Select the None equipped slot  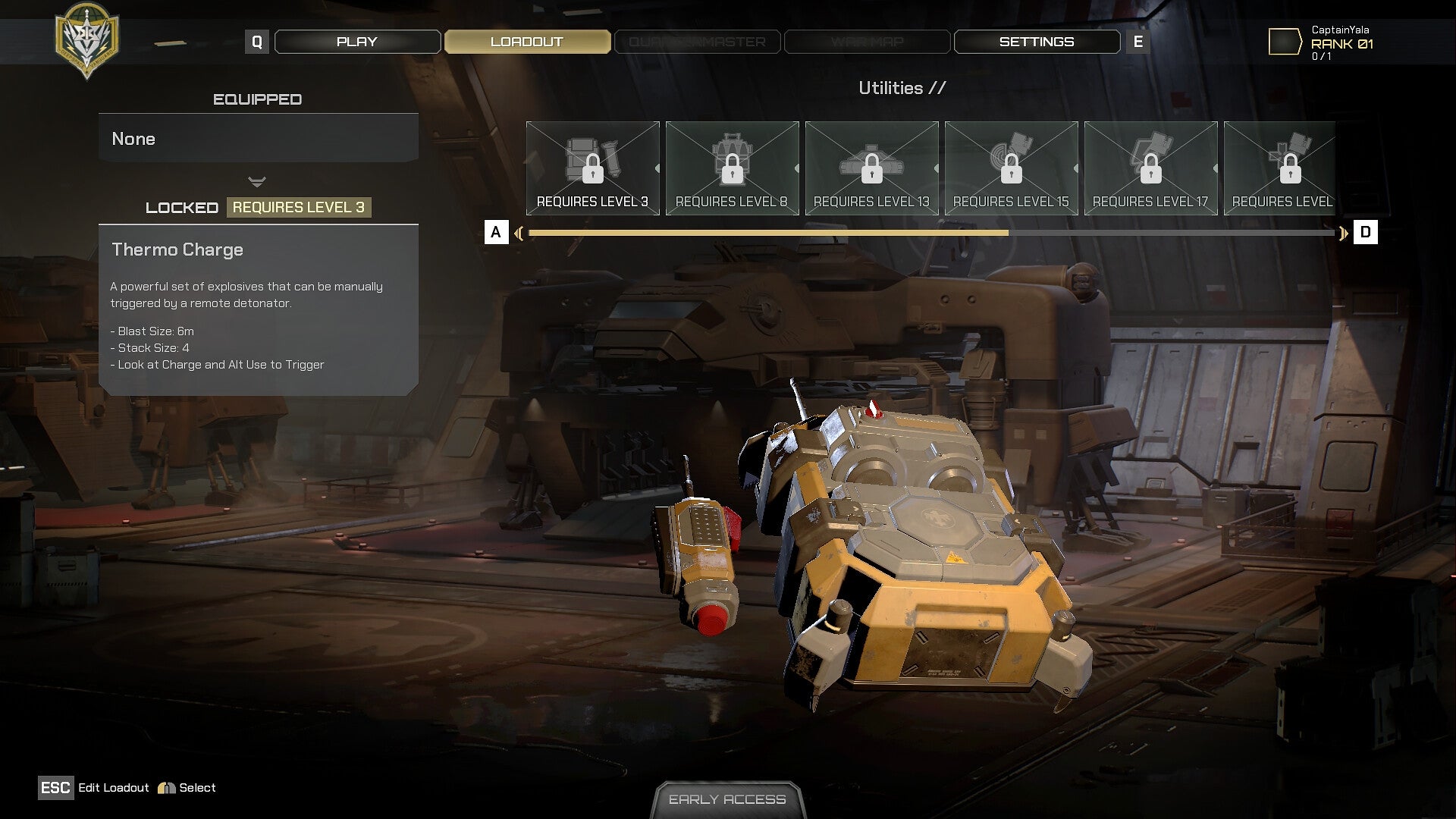(258, 138)
